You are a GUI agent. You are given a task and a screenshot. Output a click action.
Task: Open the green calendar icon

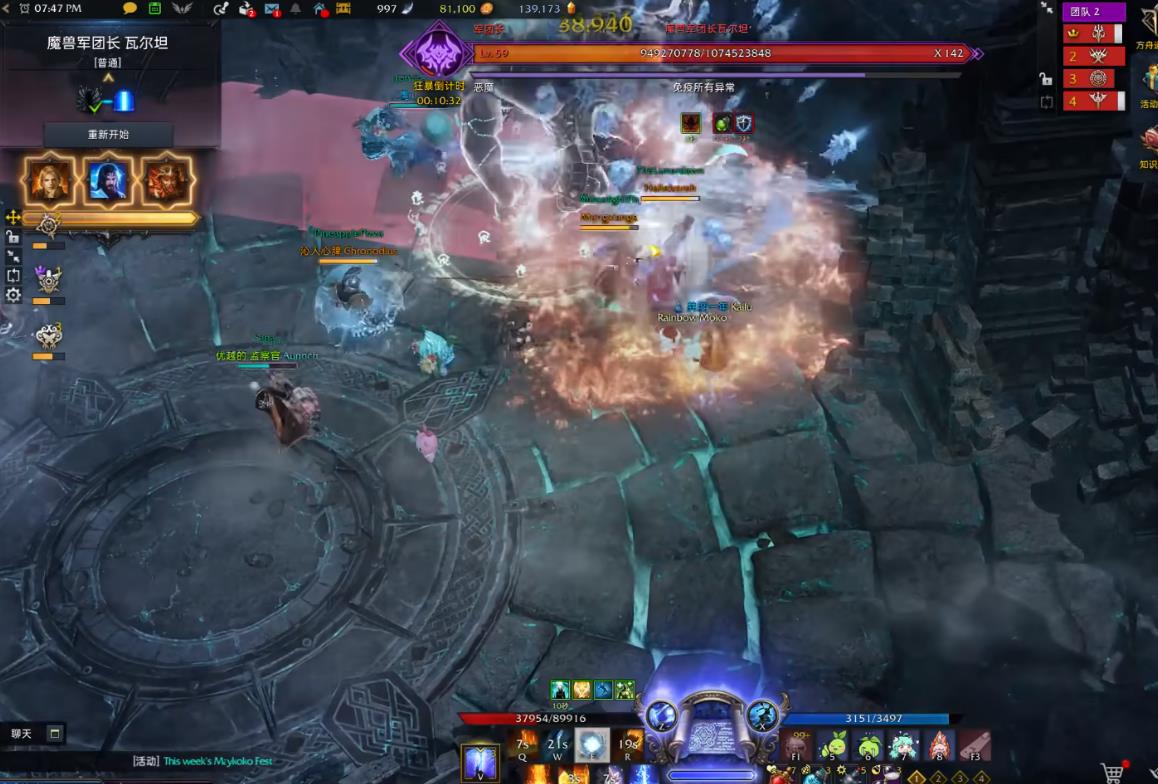point(155,9)
